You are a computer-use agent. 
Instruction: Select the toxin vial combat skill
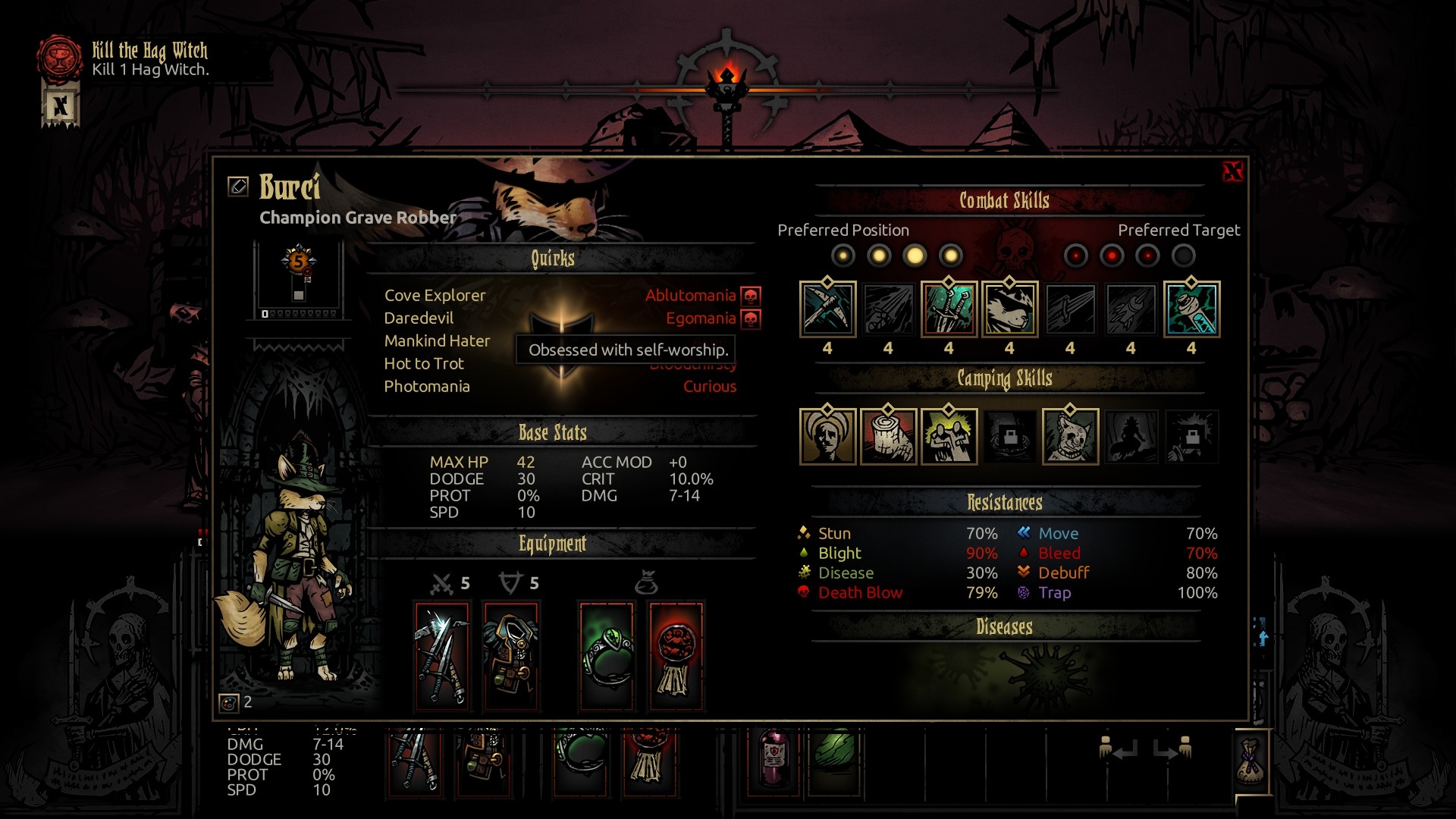(1191, 309)
